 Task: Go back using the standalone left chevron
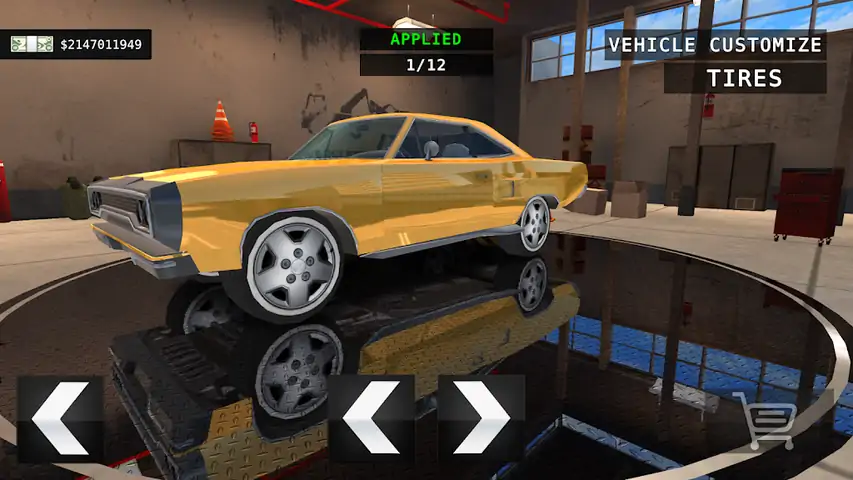[x=60, y=419]
